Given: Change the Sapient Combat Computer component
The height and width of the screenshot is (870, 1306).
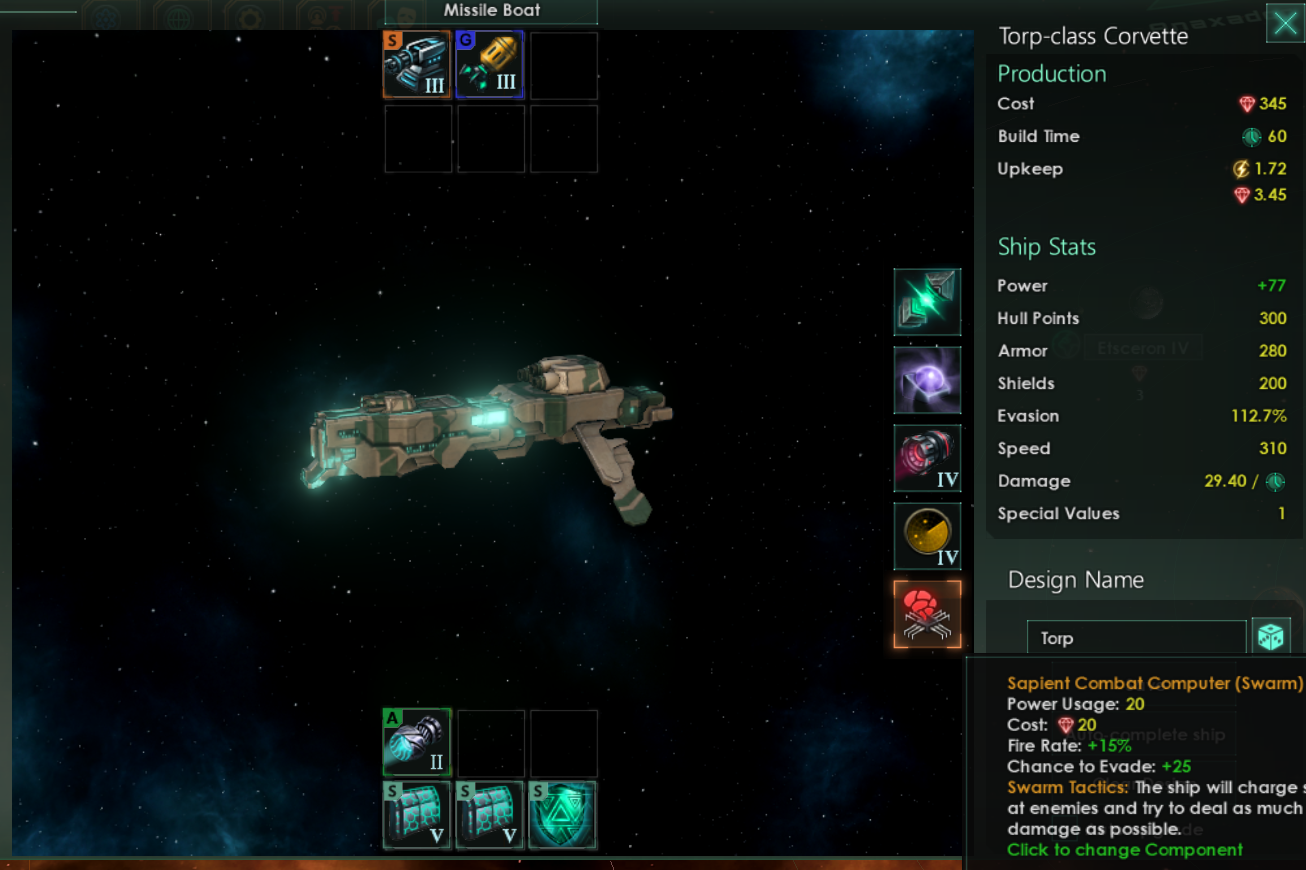Looking at the screenshot, I should [x=927, y=614].
